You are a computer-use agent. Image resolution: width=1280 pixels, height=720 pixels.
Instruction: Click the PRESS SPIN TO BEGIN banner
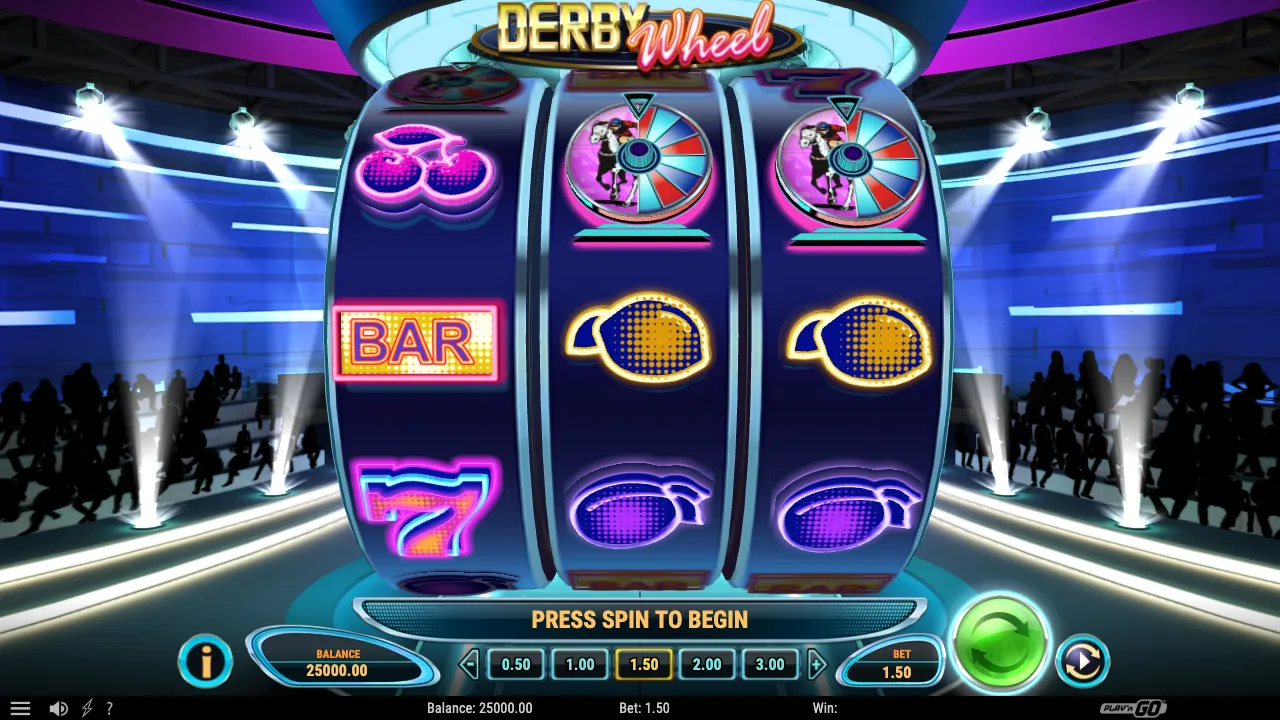[640, 619]
